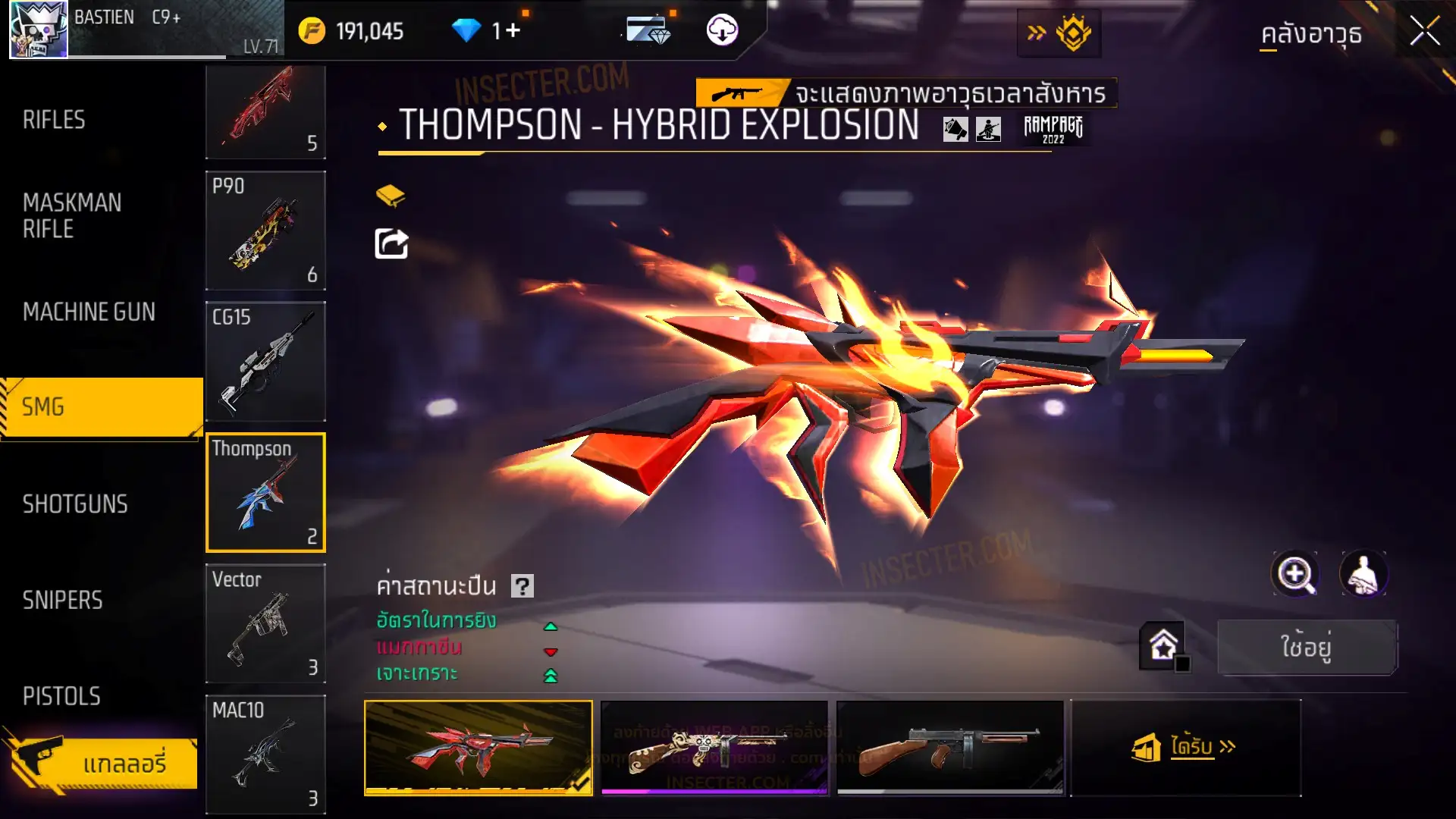
Task: Click the magnifying glass zoom icon
Action: point(1294,574)
